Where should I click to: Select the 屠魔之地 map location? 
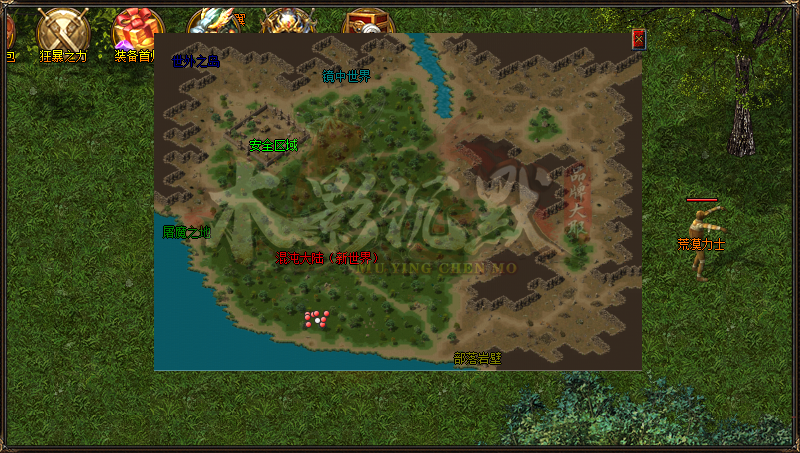point(186,233)
